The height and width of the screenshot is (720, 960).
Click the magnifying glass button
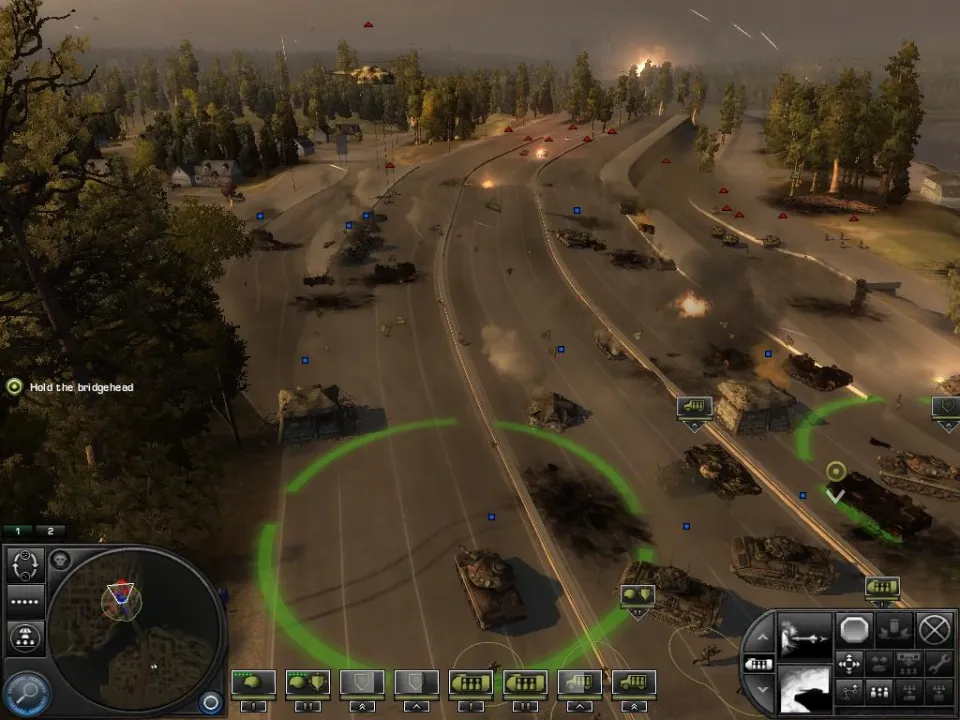click(x=30, y=691)
